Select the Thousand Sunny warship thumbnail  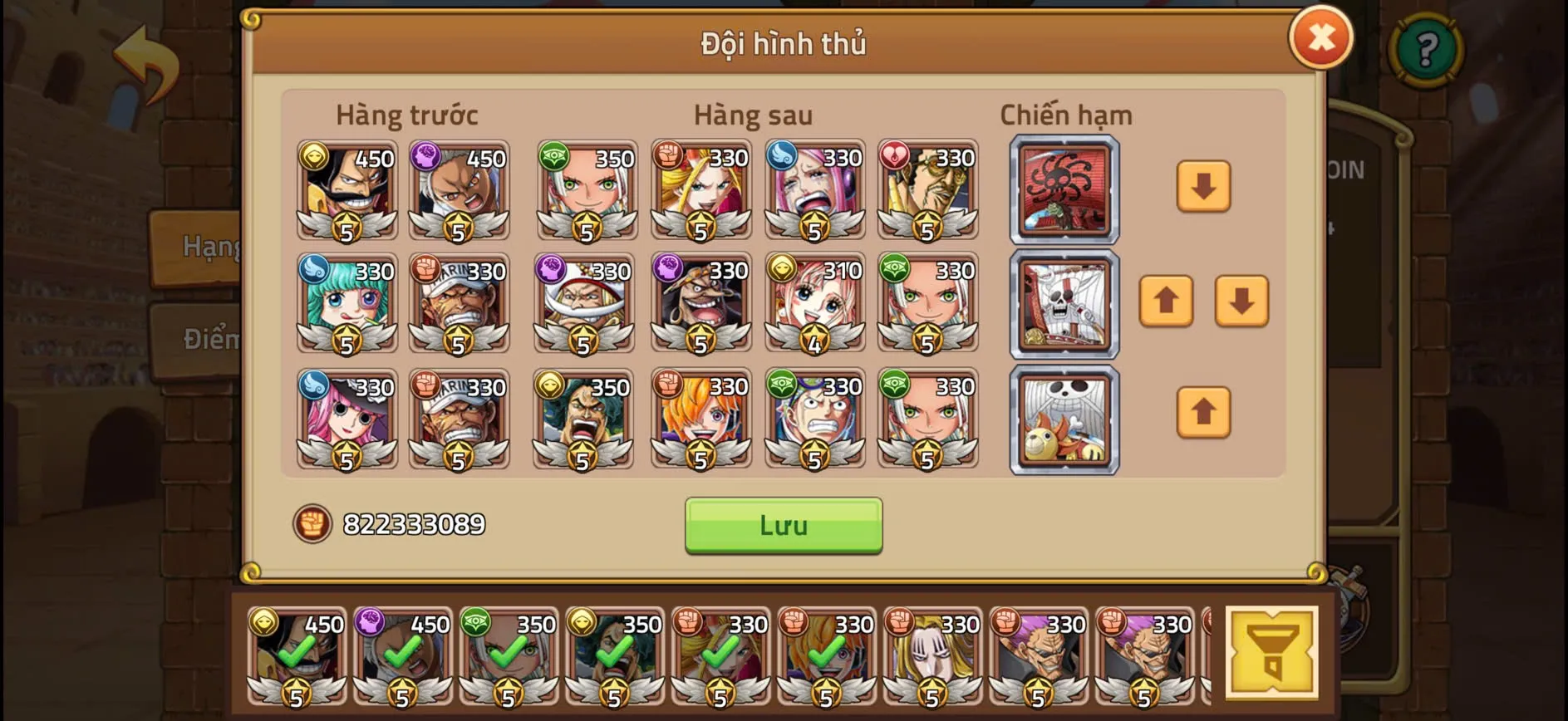pos(1064,419)
